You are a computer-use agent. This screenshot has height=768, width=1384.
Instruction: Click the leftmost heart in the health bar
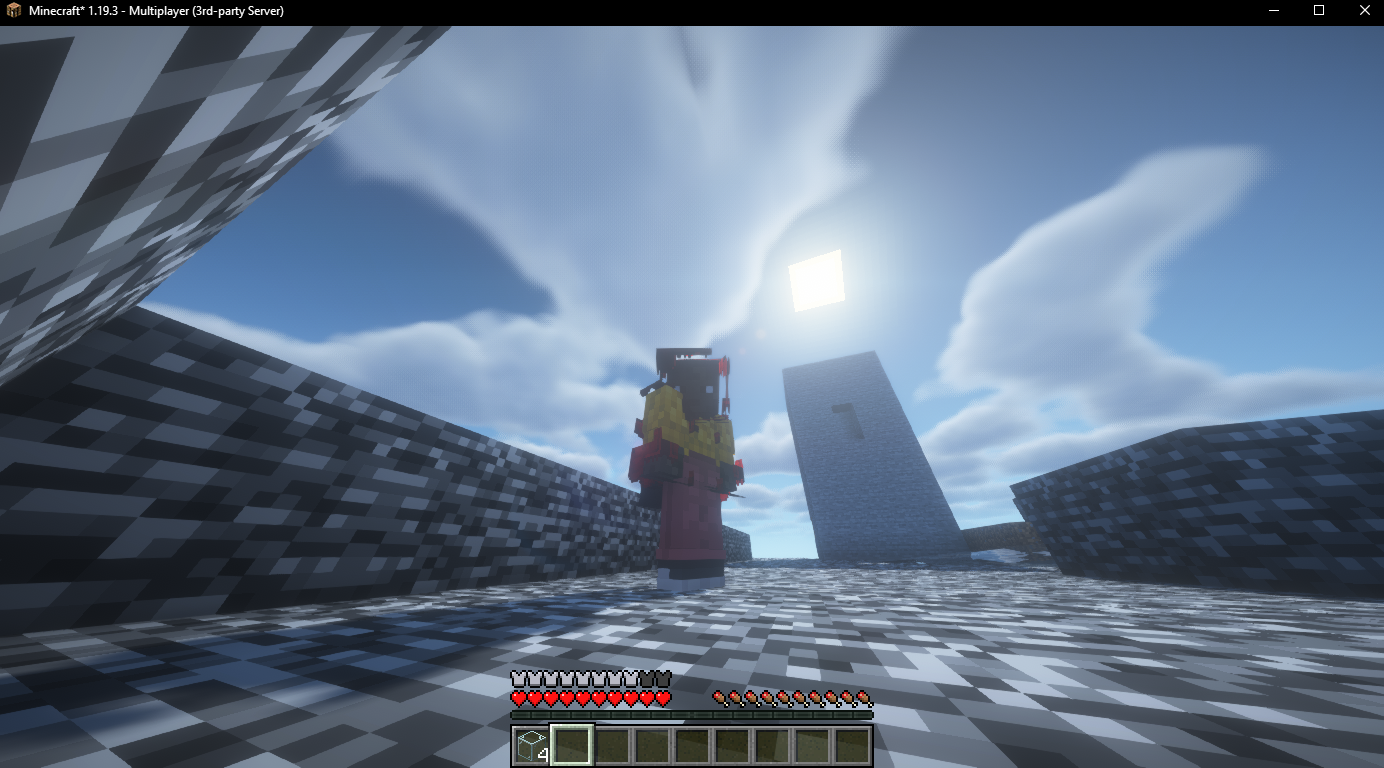(518, 697)
